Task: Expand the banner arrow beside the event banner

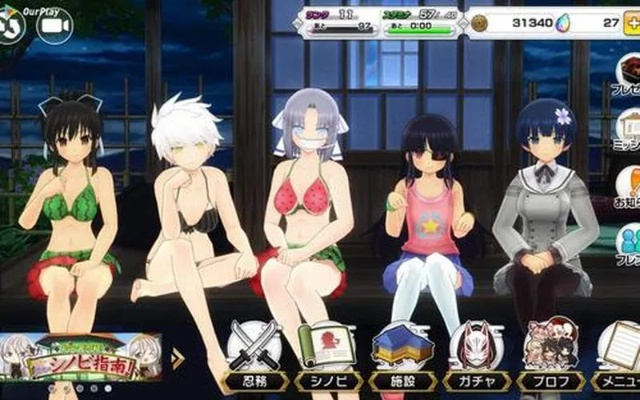Action: [178, 359]
